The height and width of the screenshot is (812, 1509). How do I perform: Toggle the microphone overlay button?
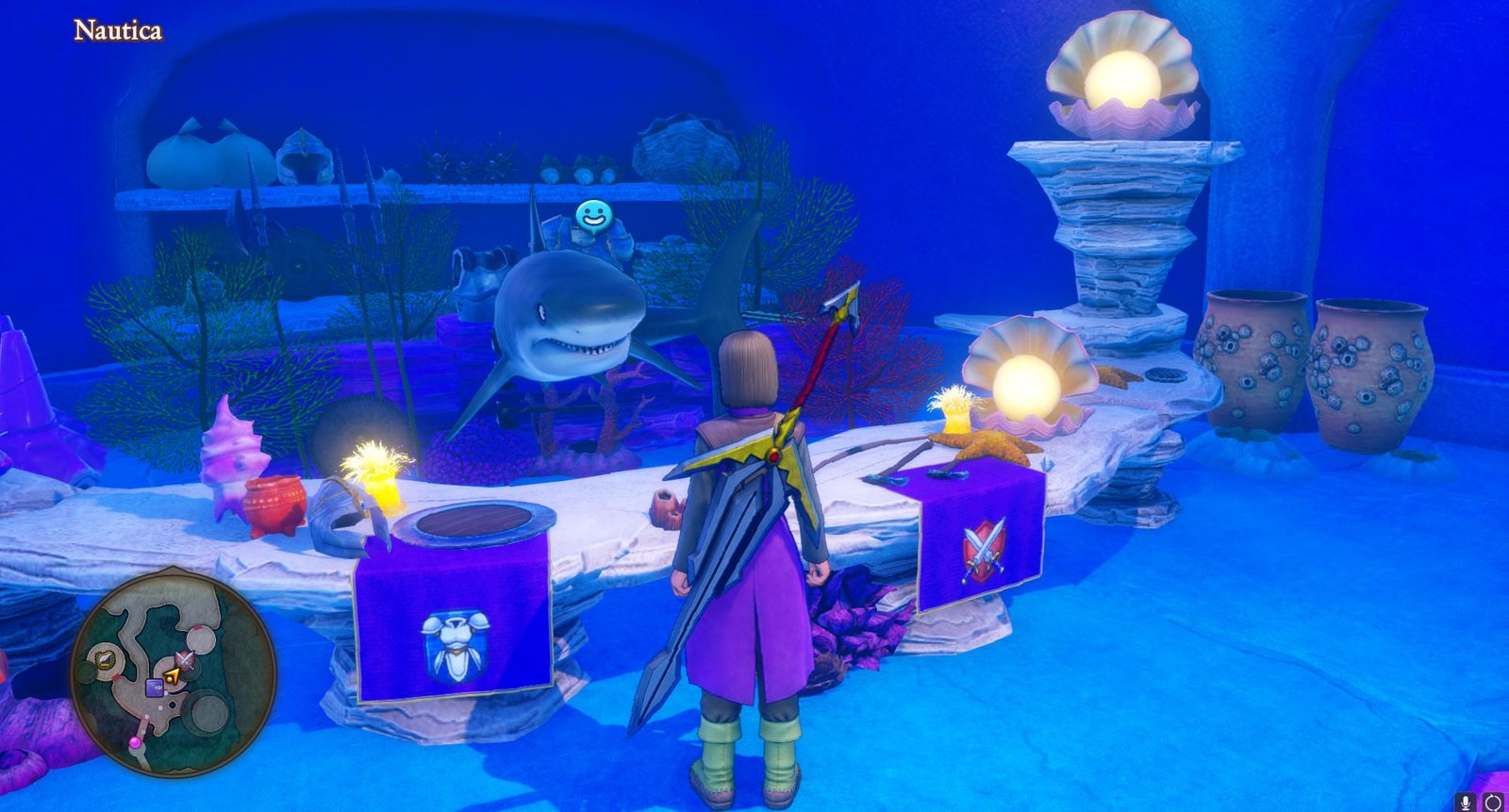[x=1465, y=803]
